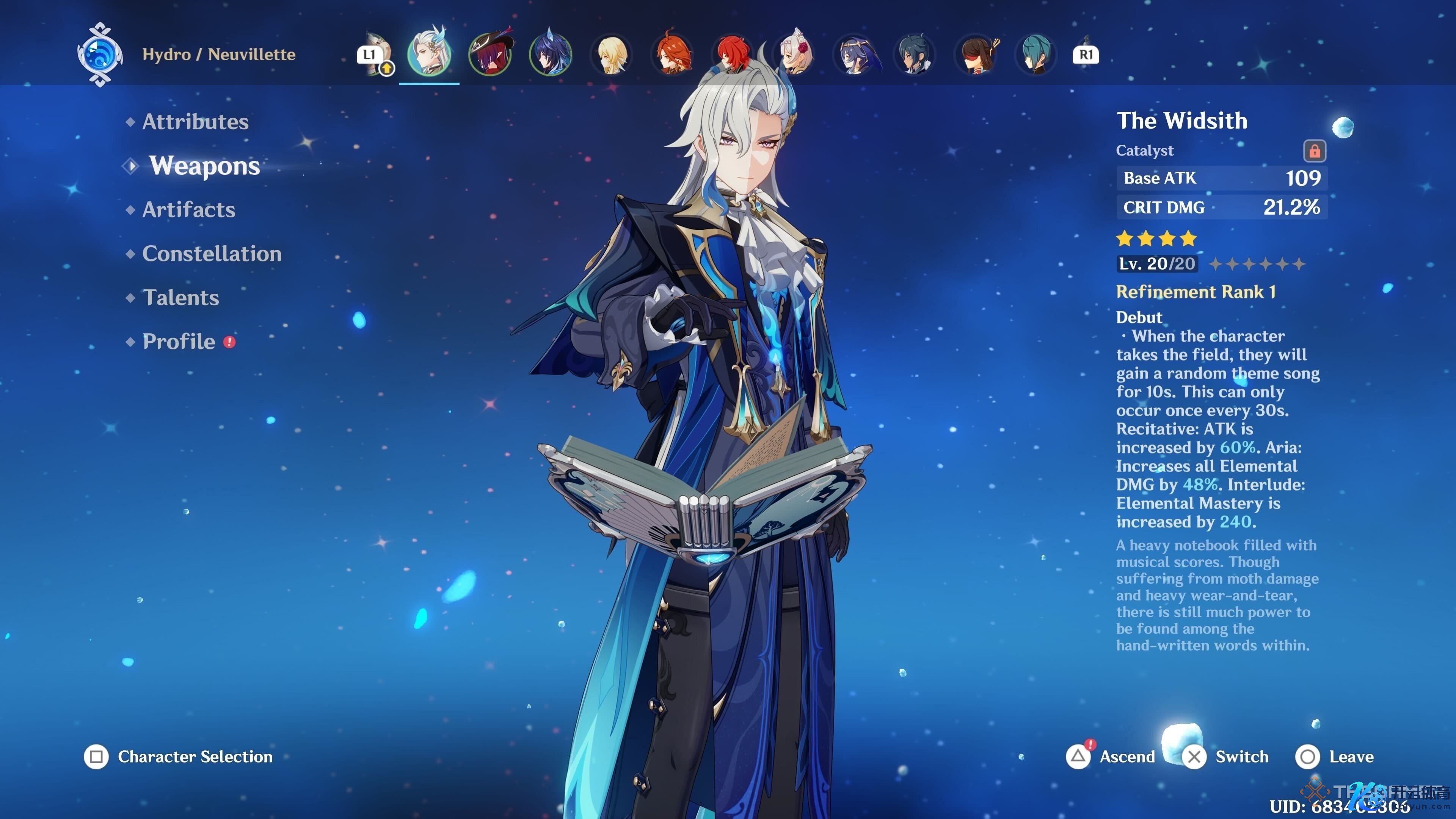Open the Constellation page

pos(212,254)
